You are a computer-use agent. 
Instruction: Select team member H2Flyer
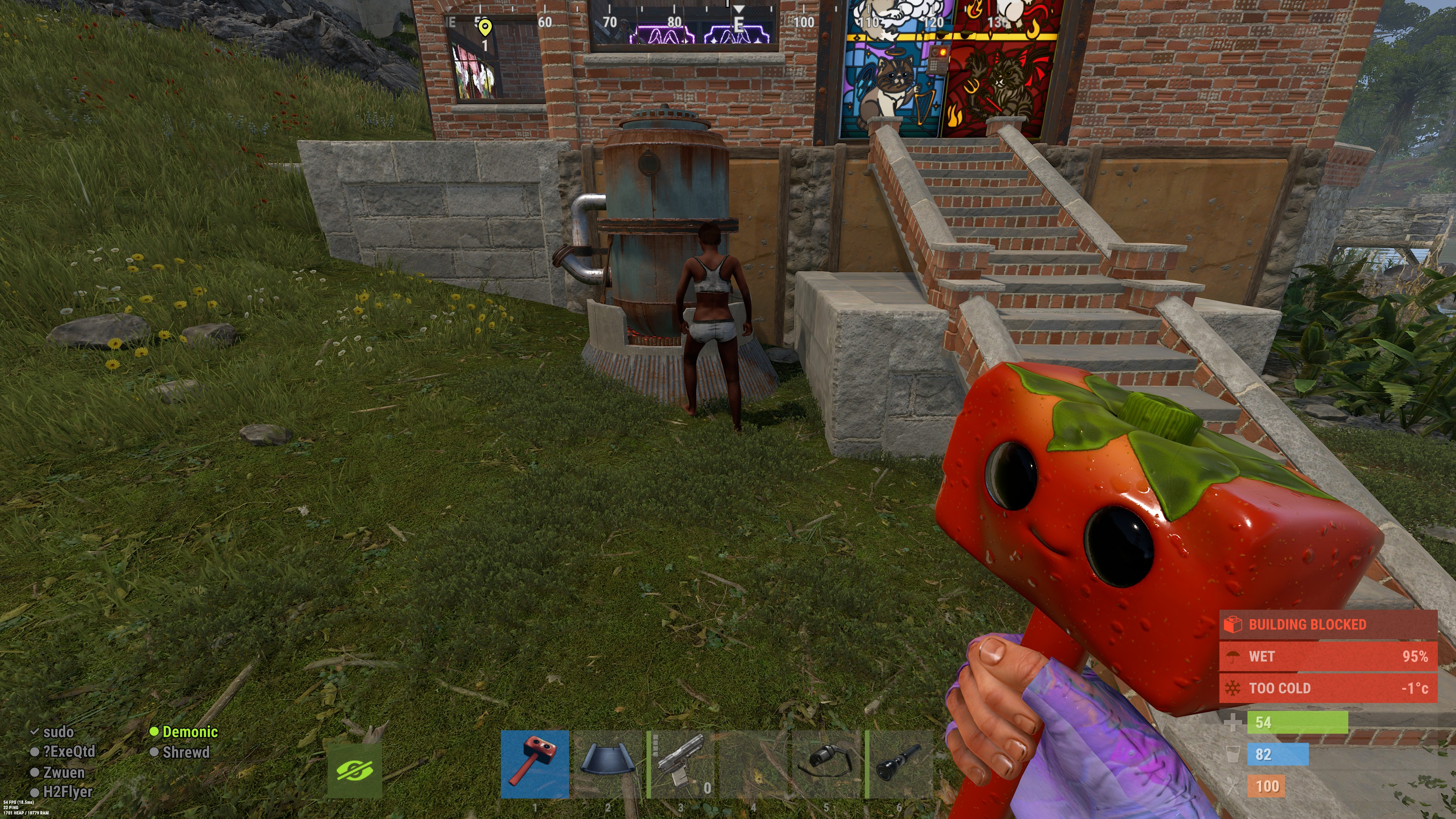point(67,792)
